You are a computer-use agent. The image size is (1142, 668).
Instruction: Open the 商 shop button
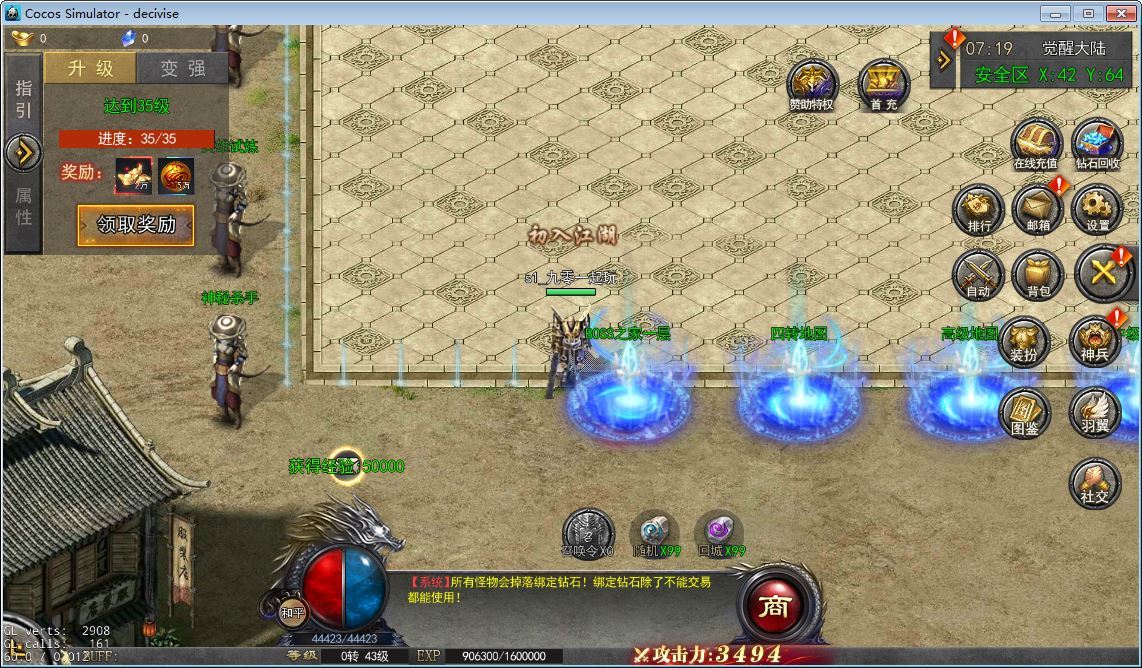click(774, 605)
